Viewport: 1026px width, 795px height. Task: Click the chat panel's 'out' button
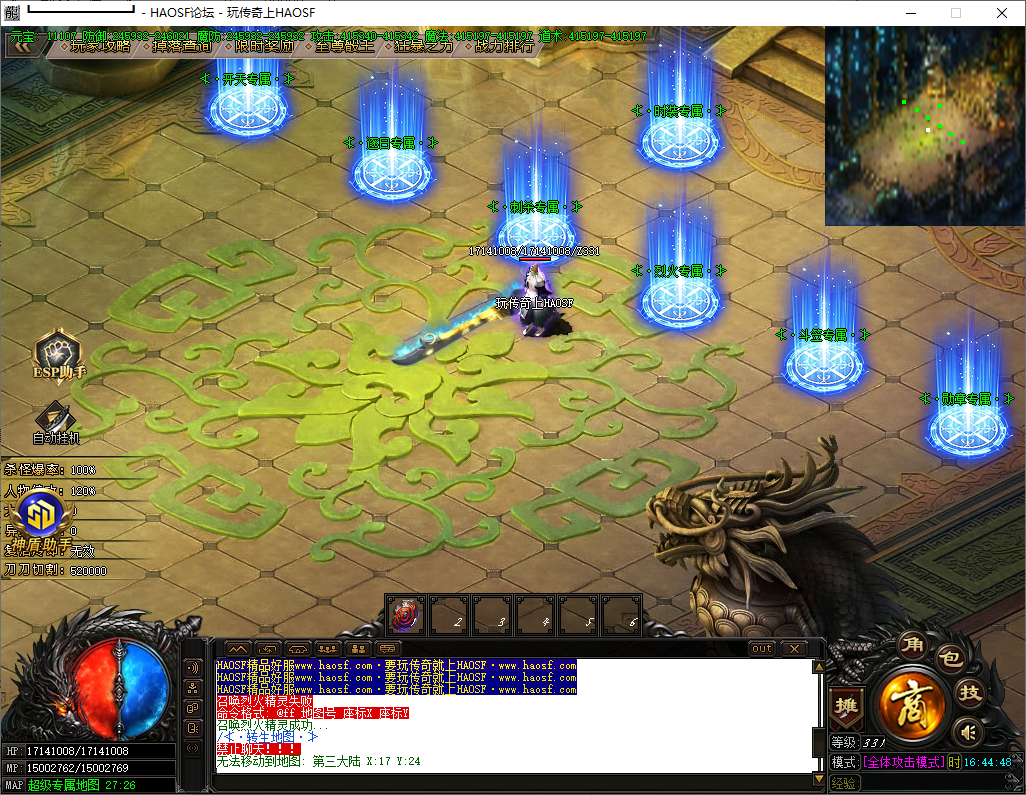763,648
